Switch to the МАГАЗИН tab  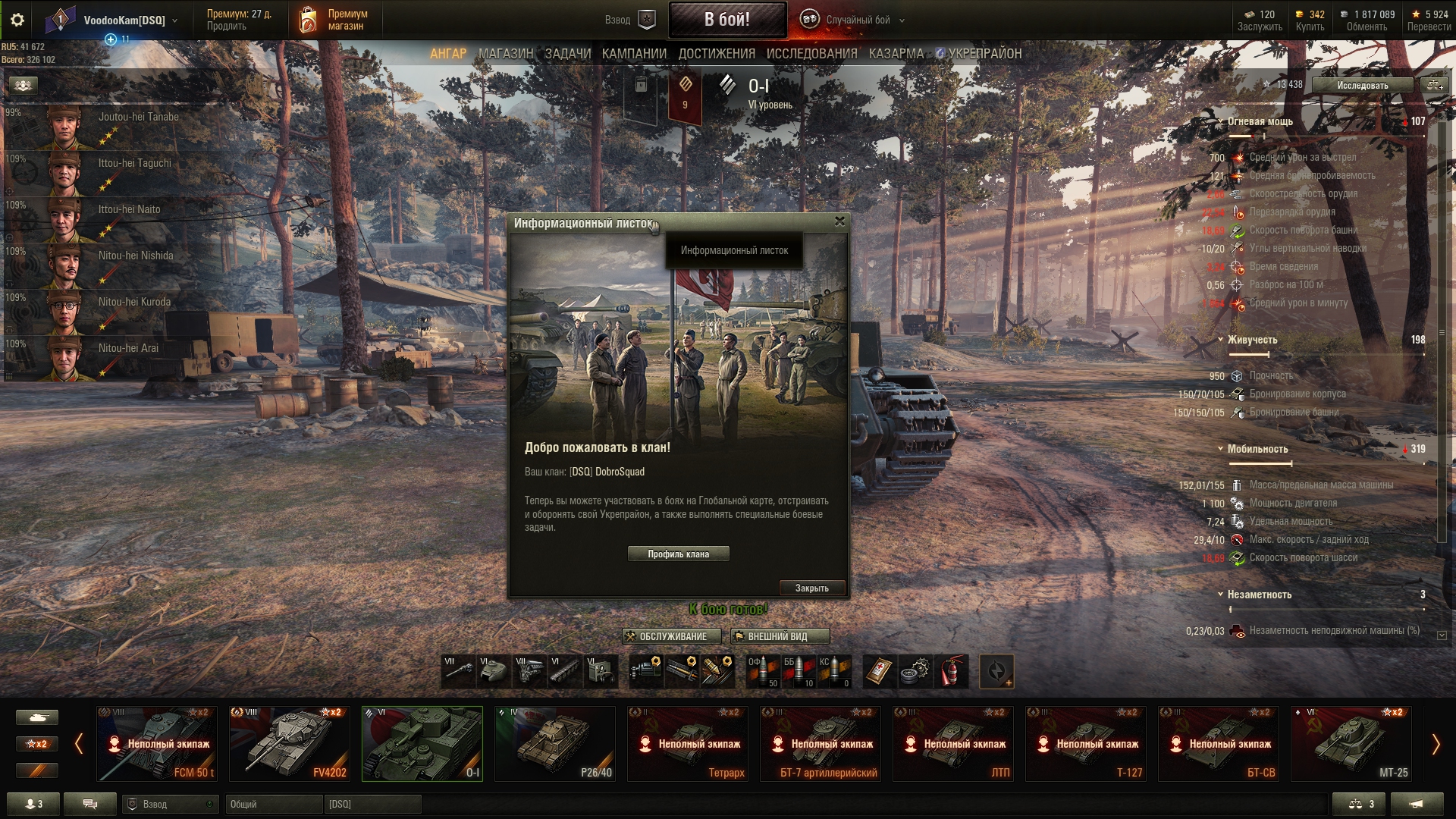pos(506,54)
